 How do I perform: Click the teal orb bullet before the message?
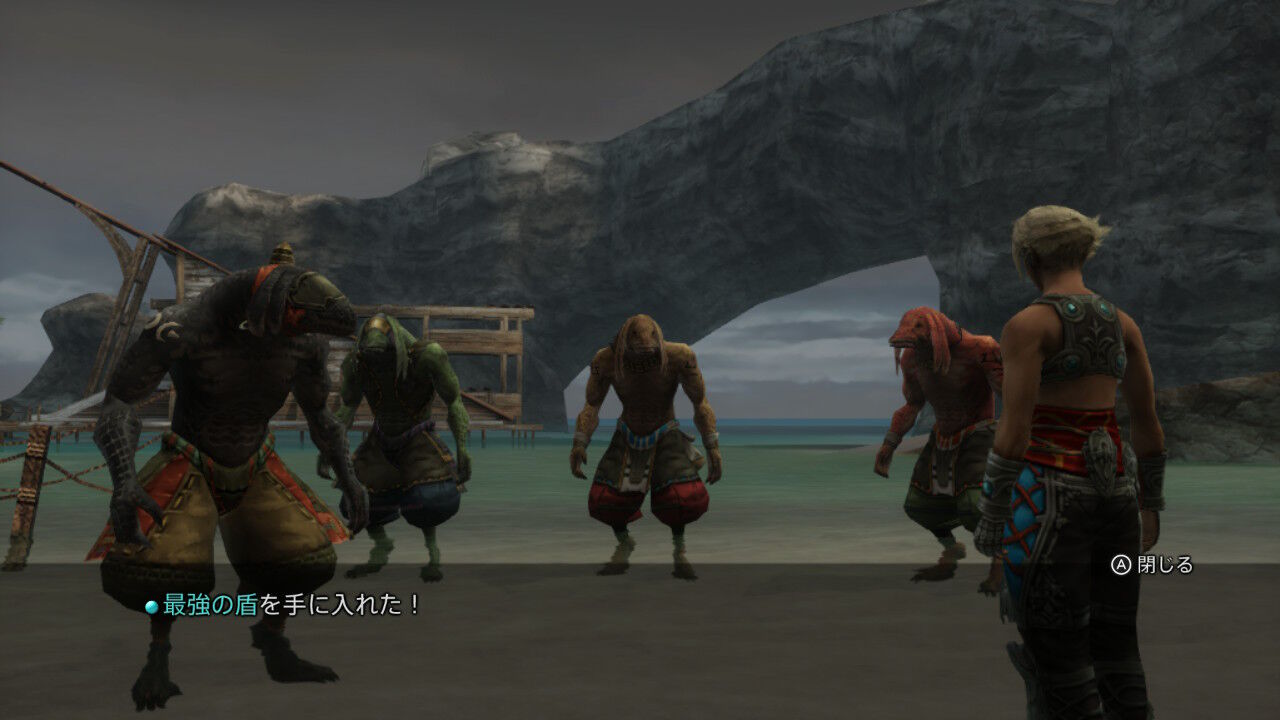tap(149, 604)
